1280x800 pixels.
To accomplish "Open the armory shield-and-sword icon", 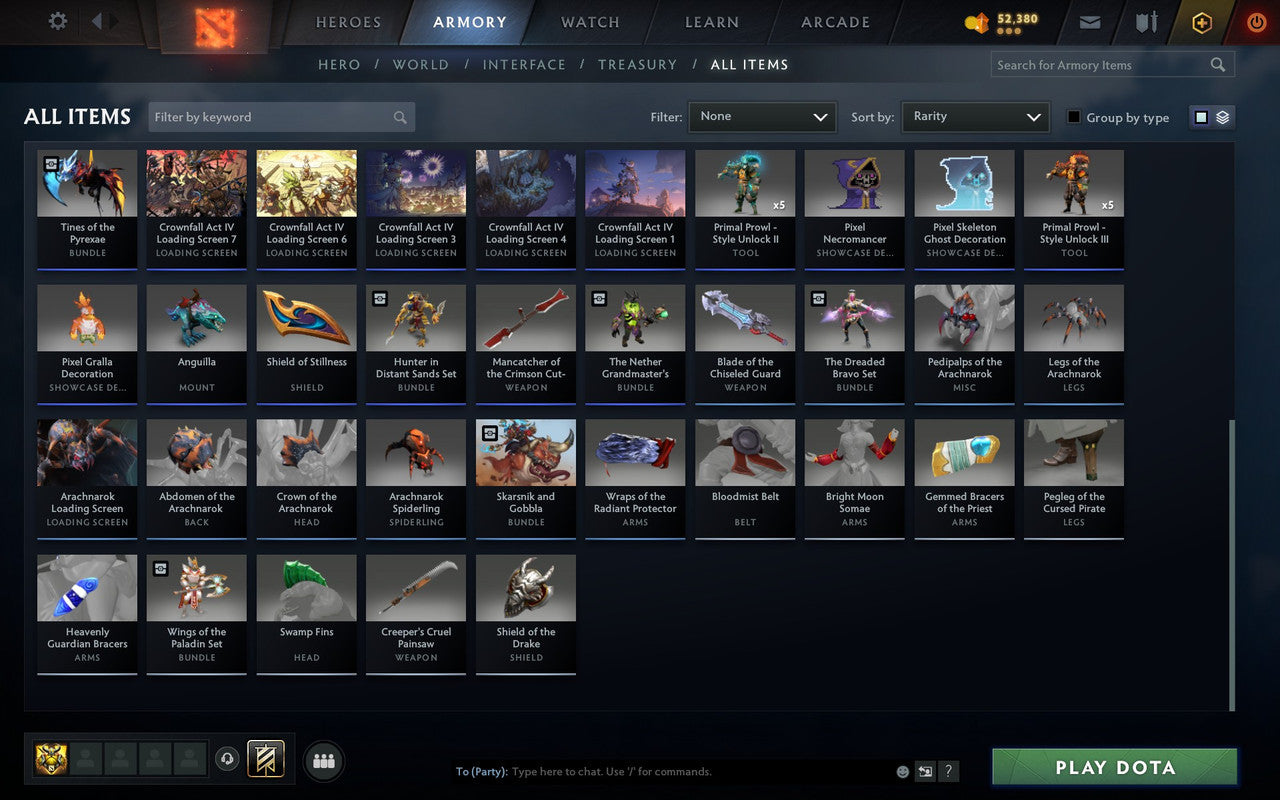I will point(1146,22).
